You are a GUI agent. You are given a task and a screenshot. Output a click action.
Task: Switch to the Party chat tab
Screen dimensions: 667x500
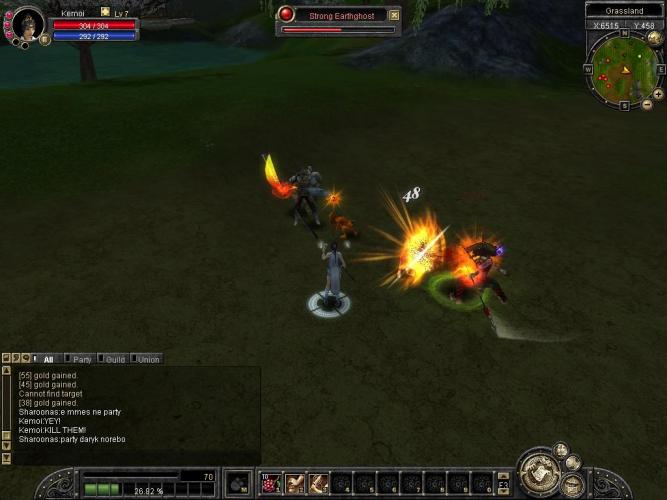click(x=81, y=359)
